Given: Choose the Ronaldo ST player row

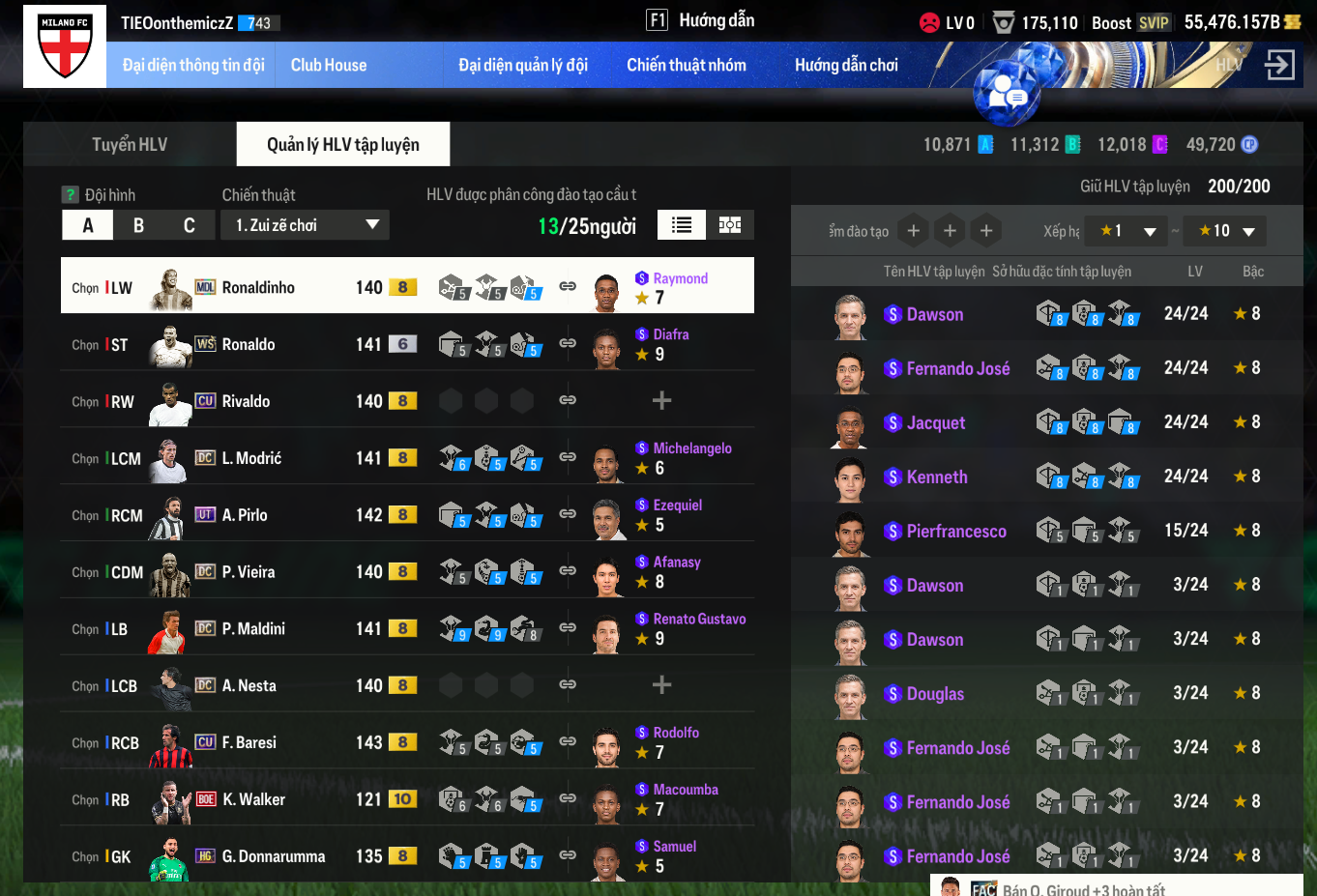Looking at the screenshot, I should (249, 345).
